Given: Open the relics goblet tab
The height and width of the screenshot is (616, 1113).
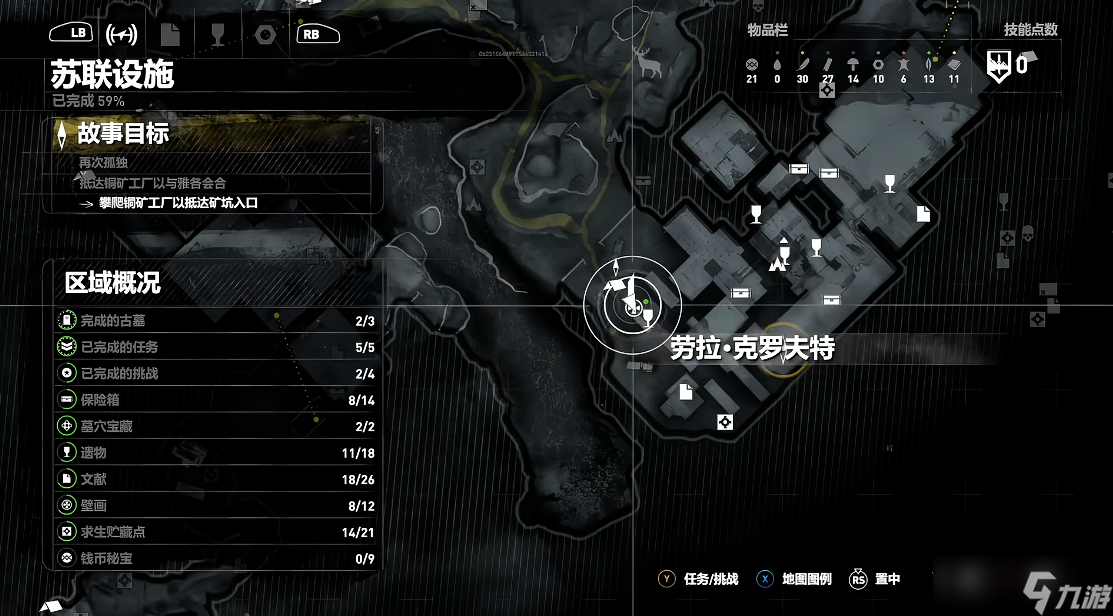Looking at the screenshot, I should point(217,33).
